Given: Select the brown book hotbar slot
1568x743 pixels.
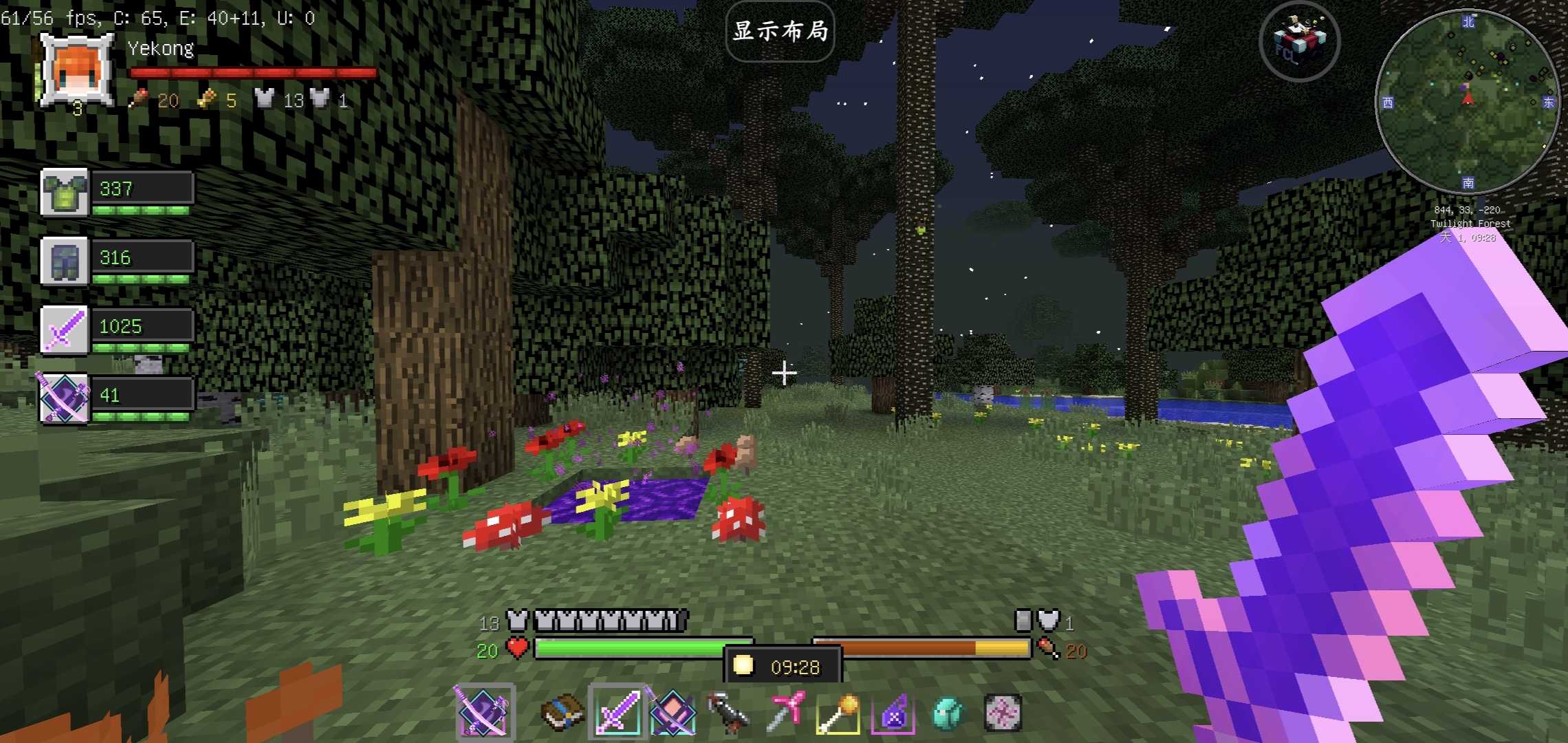Looking at the screenshot, I should [562, 712].
